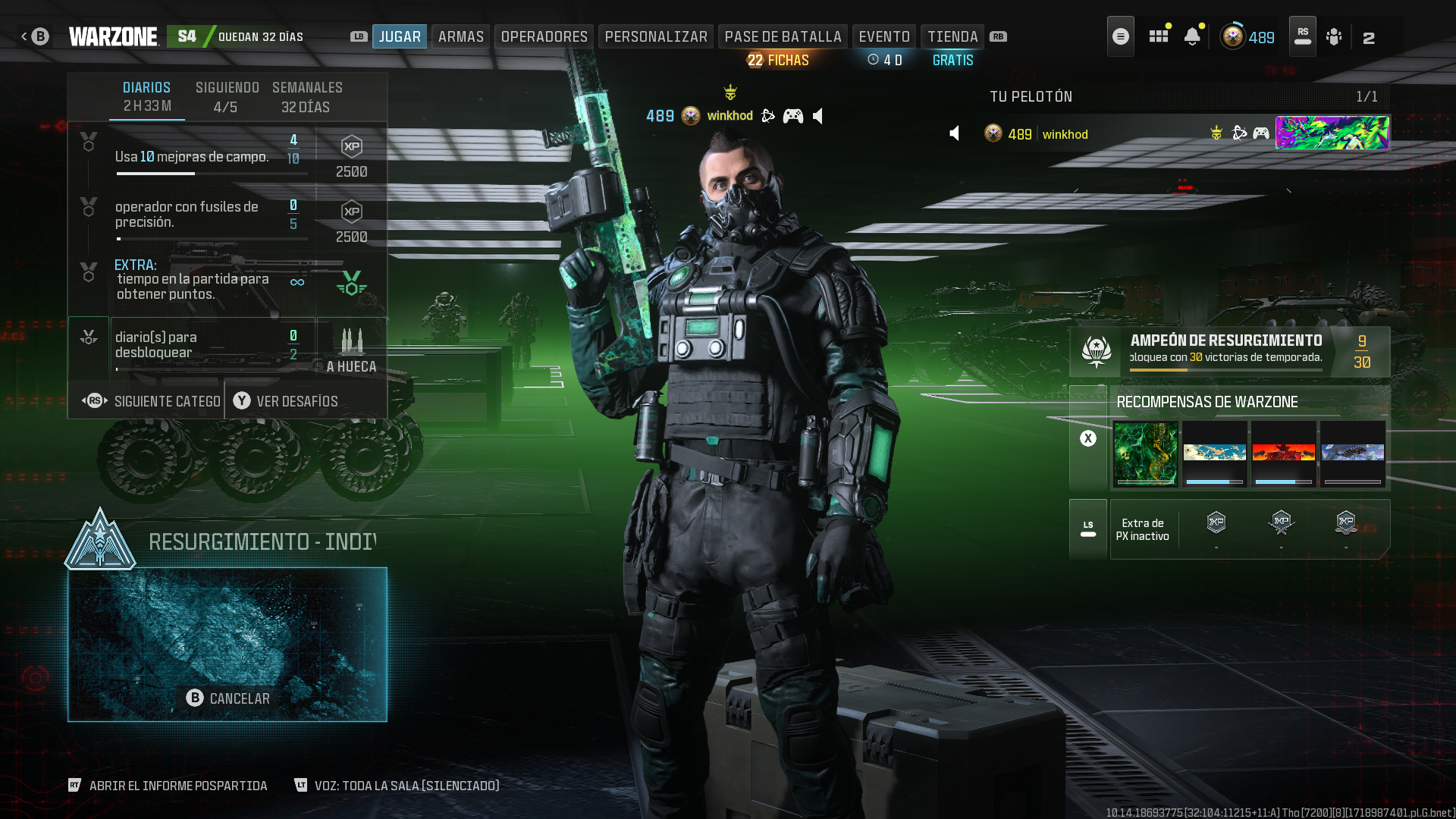Open Campeón de Resurgimiento challenge panel
This screenshot has height=819, width=1456.
coord(1228,352)
